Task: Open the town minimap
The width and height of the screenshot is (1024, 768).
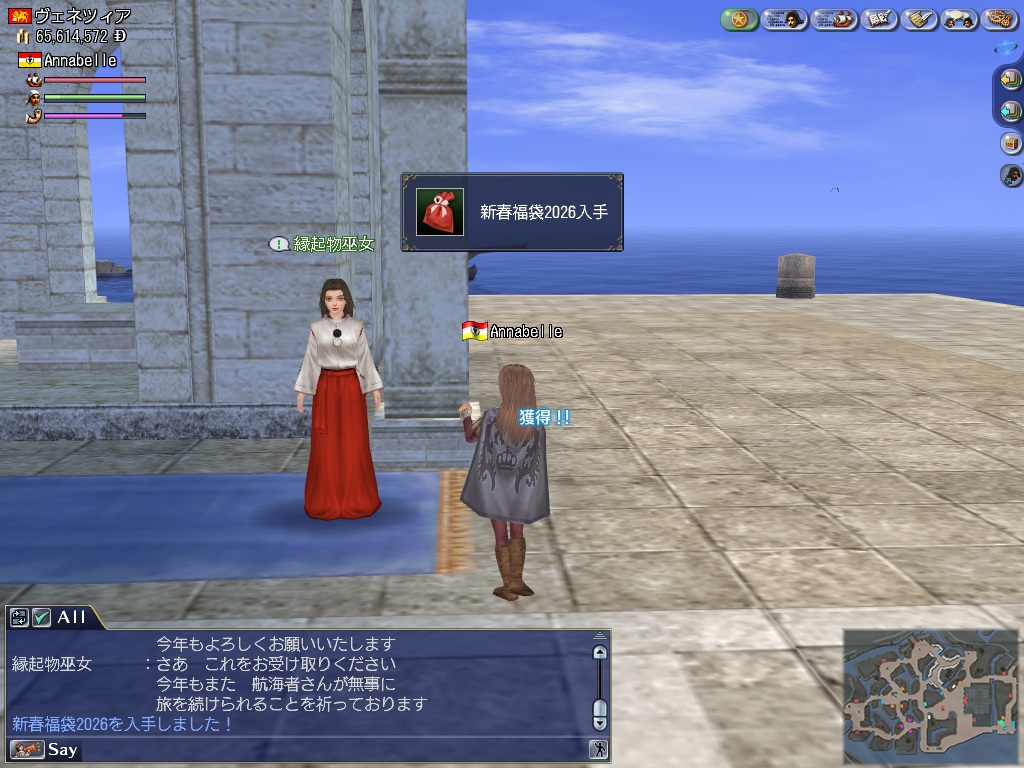Action: (x=930, y=692)
